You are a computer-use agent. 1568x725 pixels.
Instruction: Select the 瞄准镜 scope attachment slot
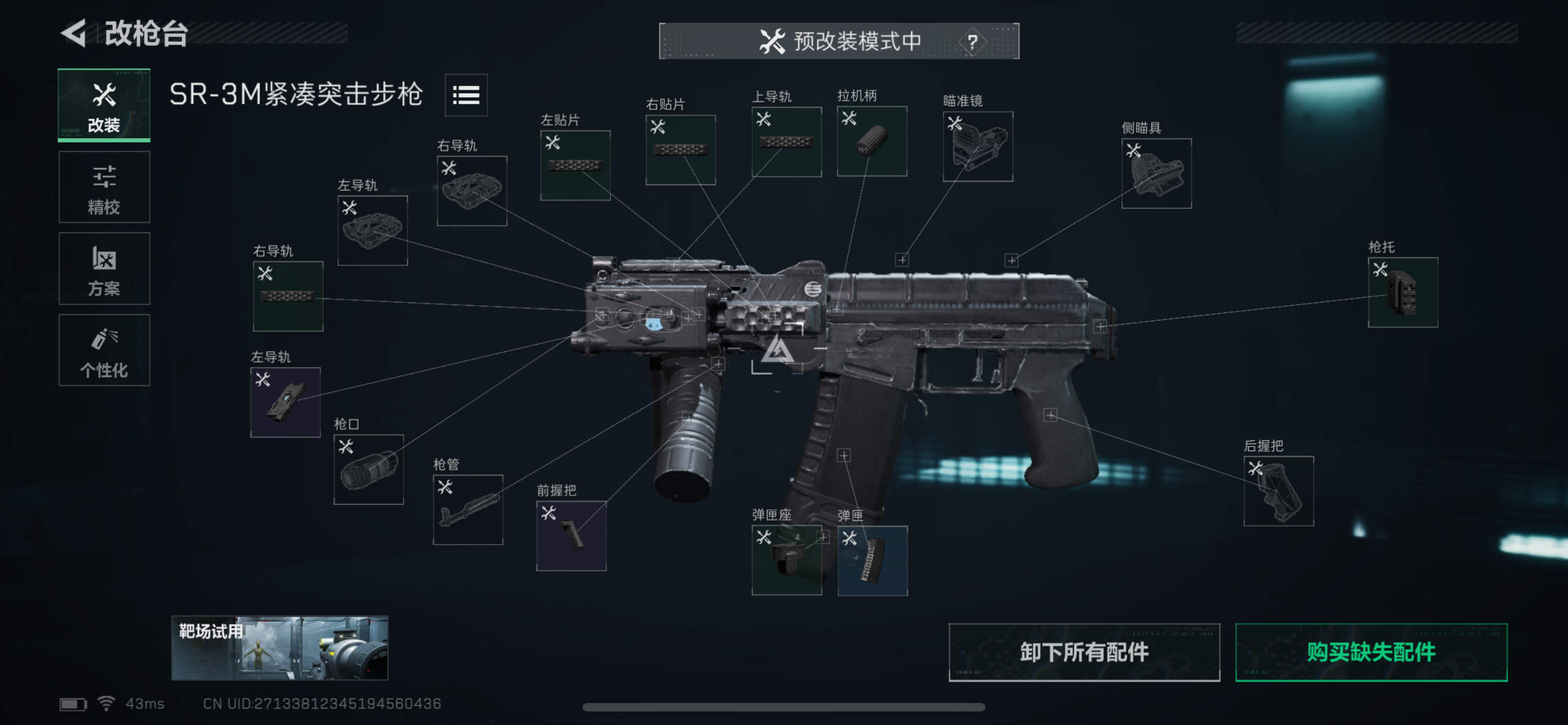[978, 146]
